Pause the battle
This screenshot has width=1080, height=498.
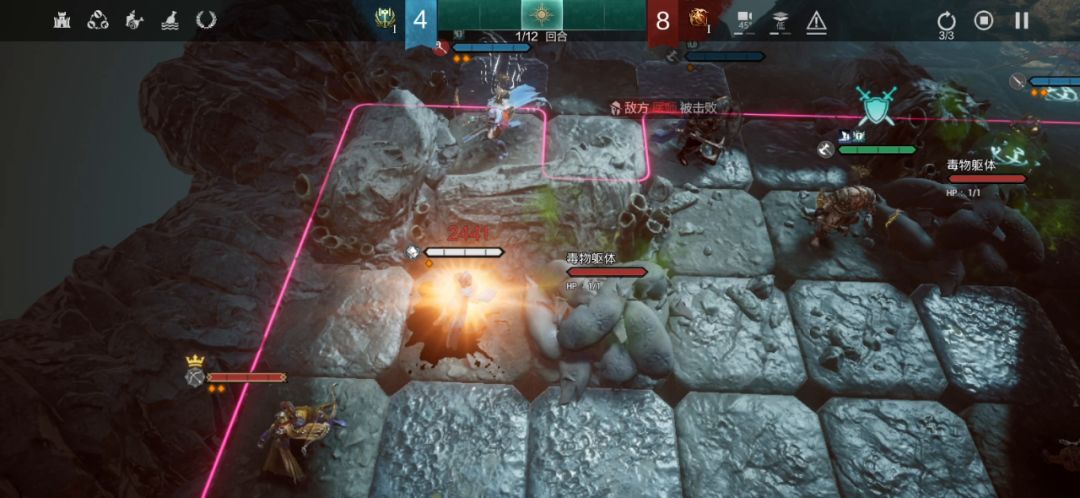point(1021,20)
